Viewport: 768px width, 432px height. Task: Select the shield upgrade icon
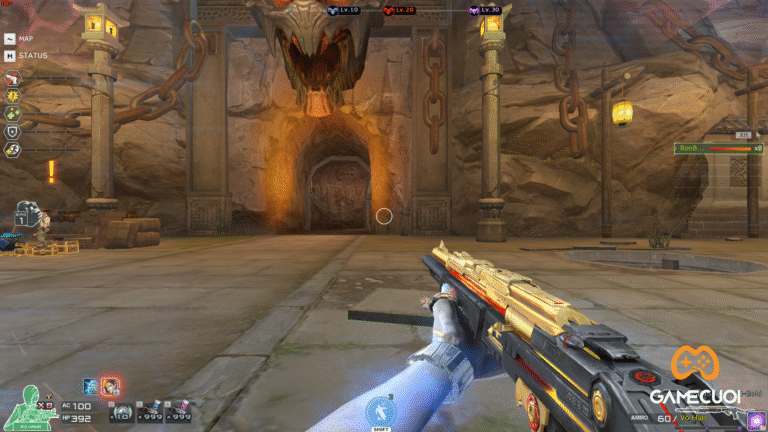coord(12,131)
